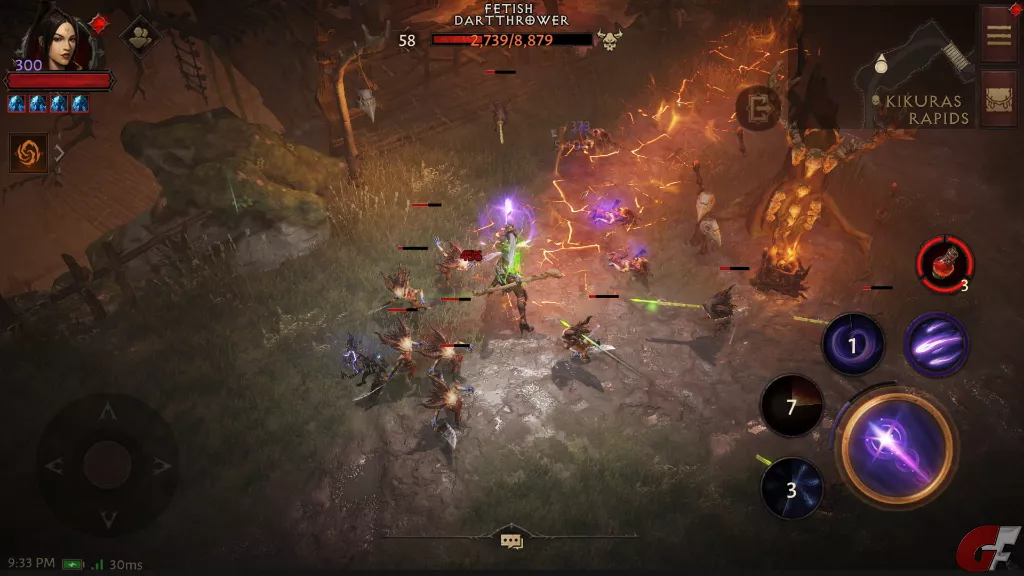Screen dimensions: 1024x576
Task: Drink the red health potion
Action: [944, 264]
